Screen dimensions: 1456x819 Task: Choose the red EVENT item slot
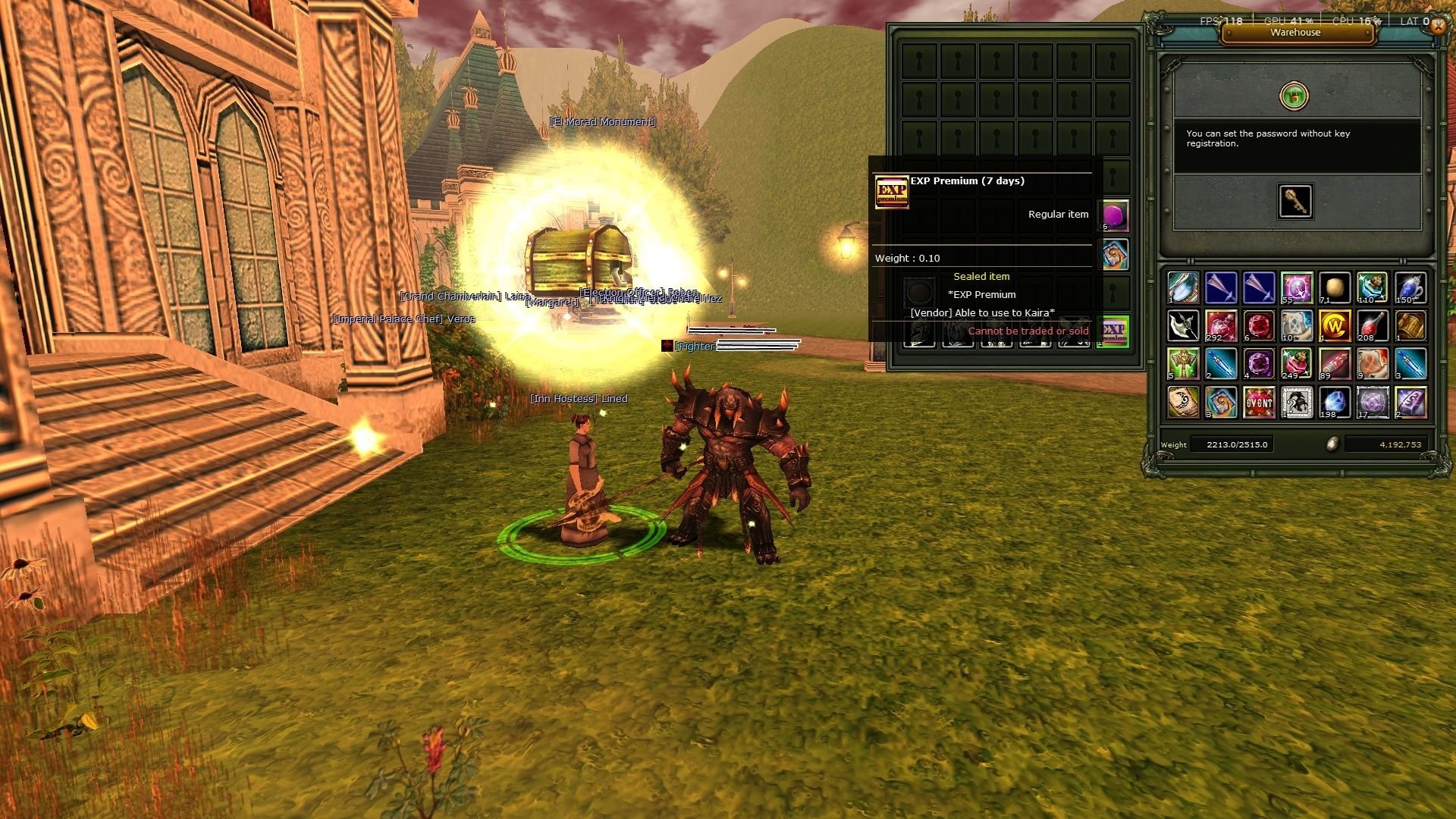(1259, 403)
